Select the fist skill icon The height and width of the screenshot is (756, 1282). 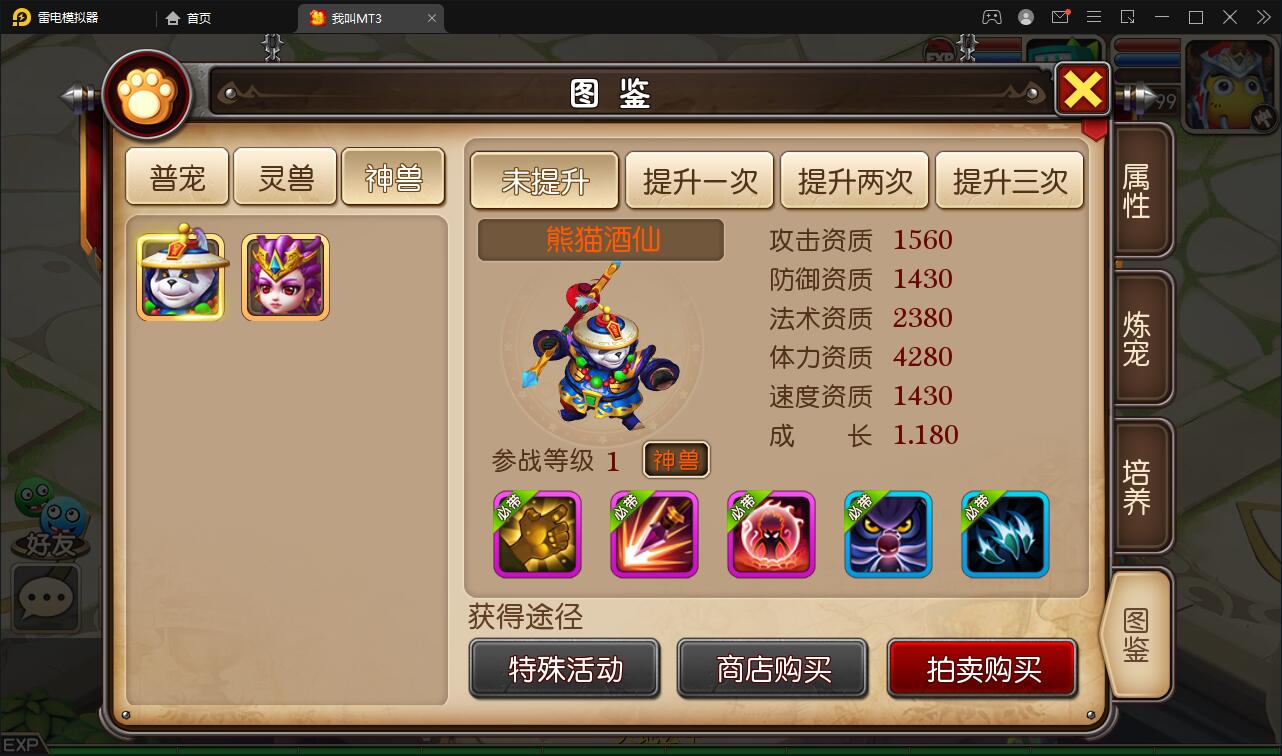point(537,534)
